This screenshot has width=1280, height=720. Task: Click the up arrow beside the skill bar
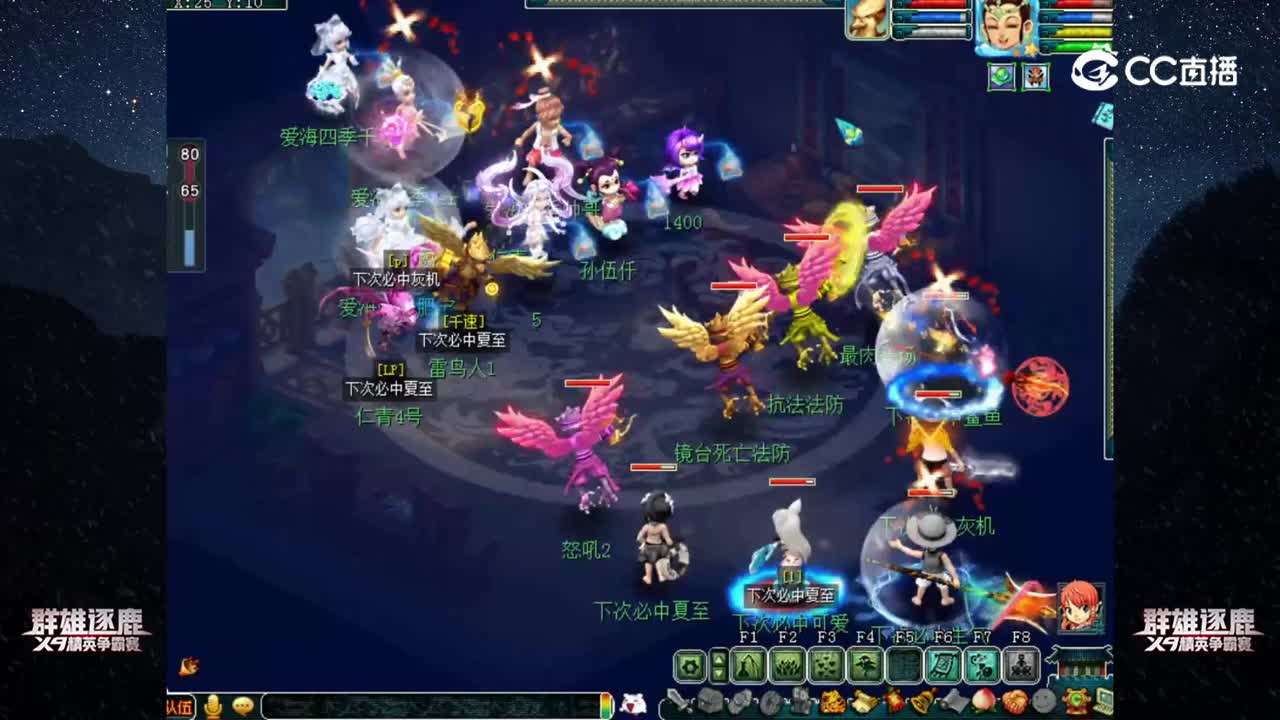718,658
